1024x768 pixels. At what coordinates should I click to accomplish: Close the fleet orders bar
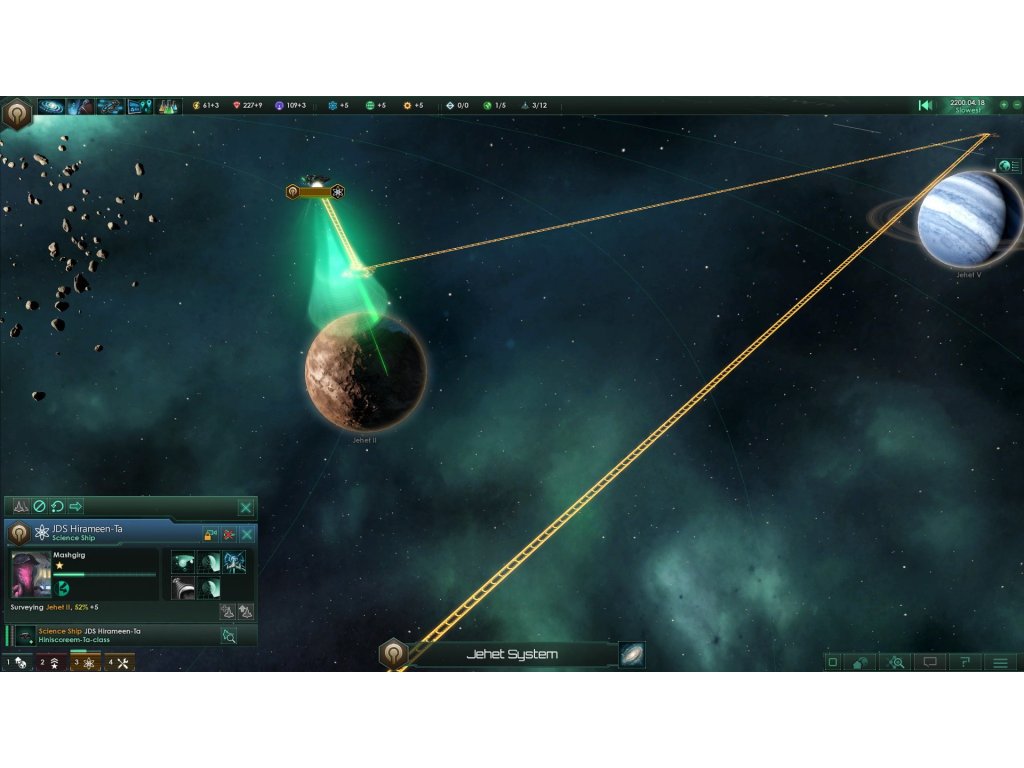(x=245, y=507)
